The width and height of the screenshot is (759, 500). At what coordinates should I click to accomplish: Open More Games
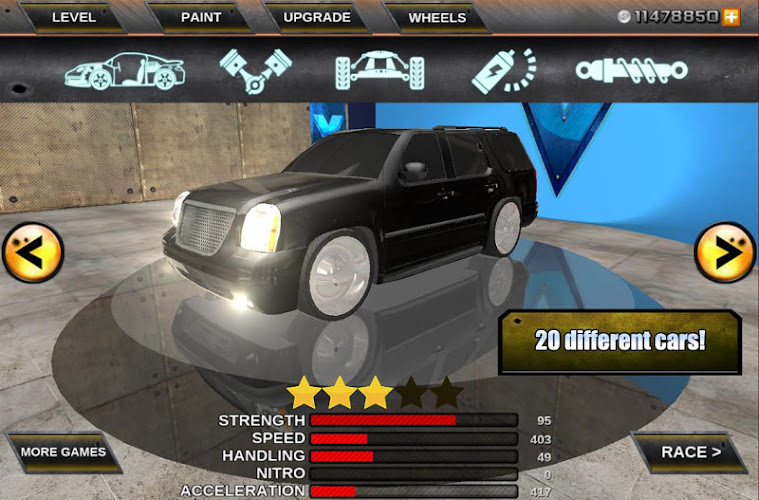coord(63,452)
